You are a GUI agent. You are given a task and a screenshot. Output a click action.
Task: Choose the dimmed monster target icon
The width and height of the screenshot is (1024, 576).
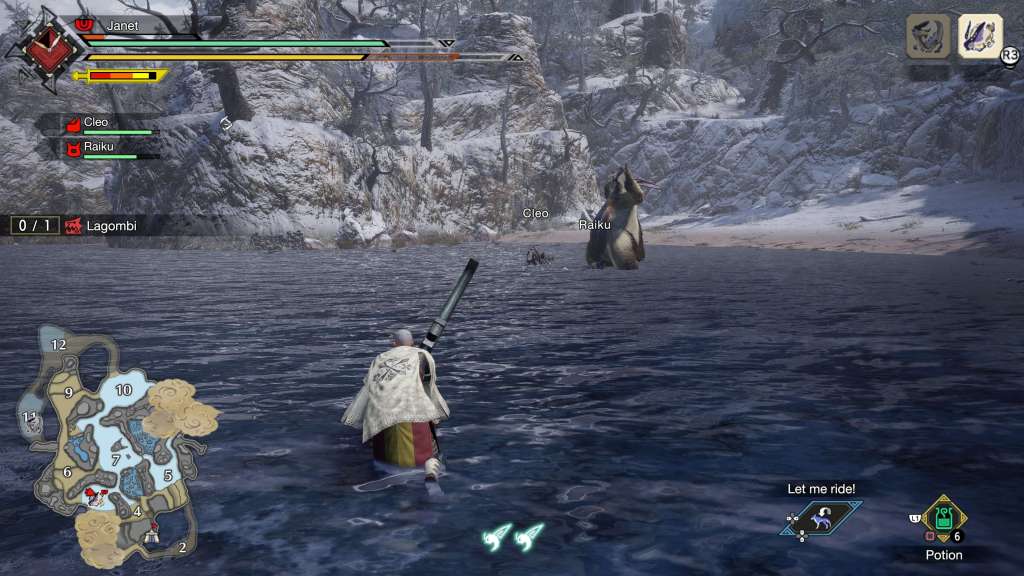tap(928, 36)
